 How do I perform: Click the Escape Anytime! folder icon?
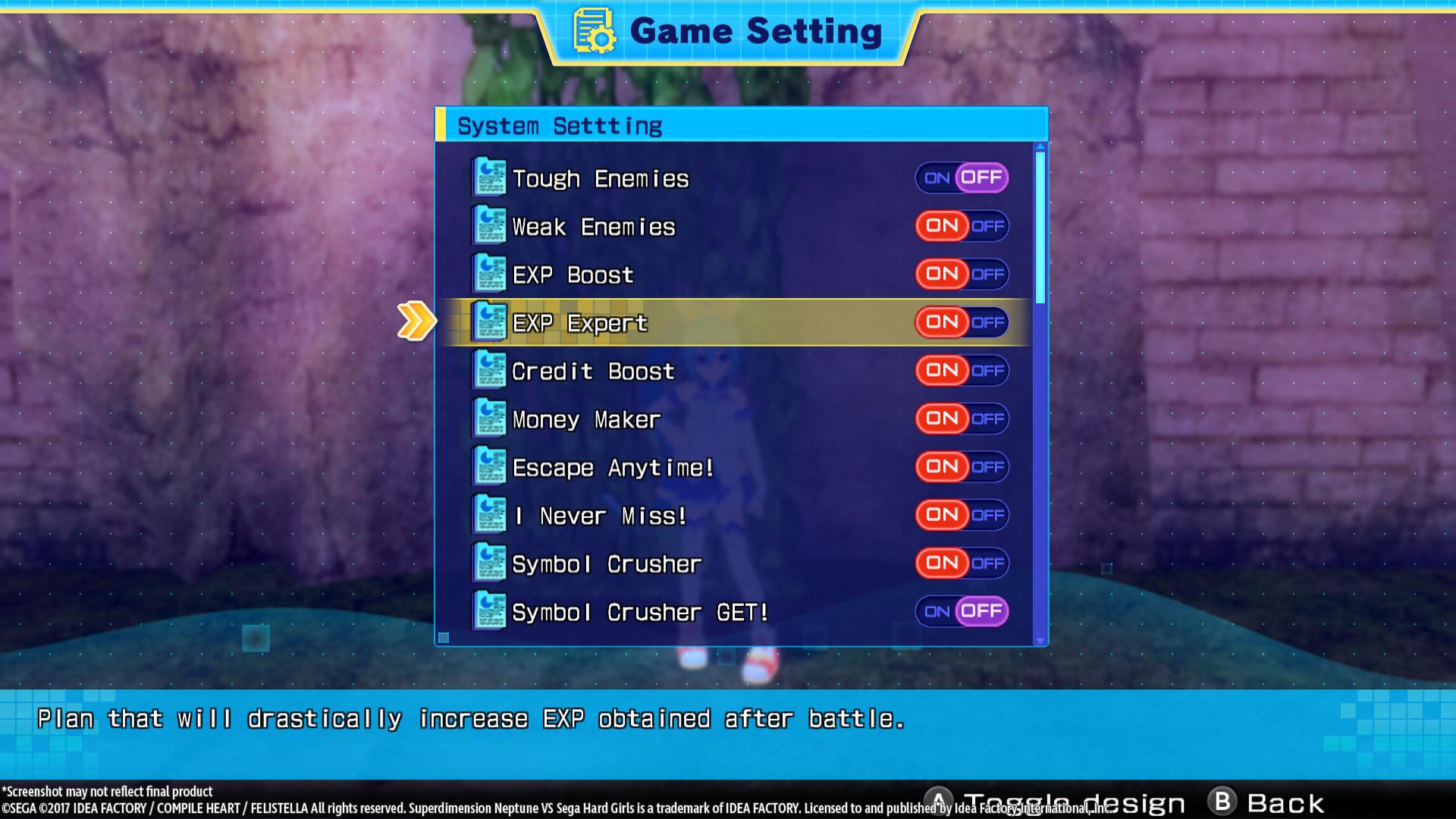click(x=489, y=466)
